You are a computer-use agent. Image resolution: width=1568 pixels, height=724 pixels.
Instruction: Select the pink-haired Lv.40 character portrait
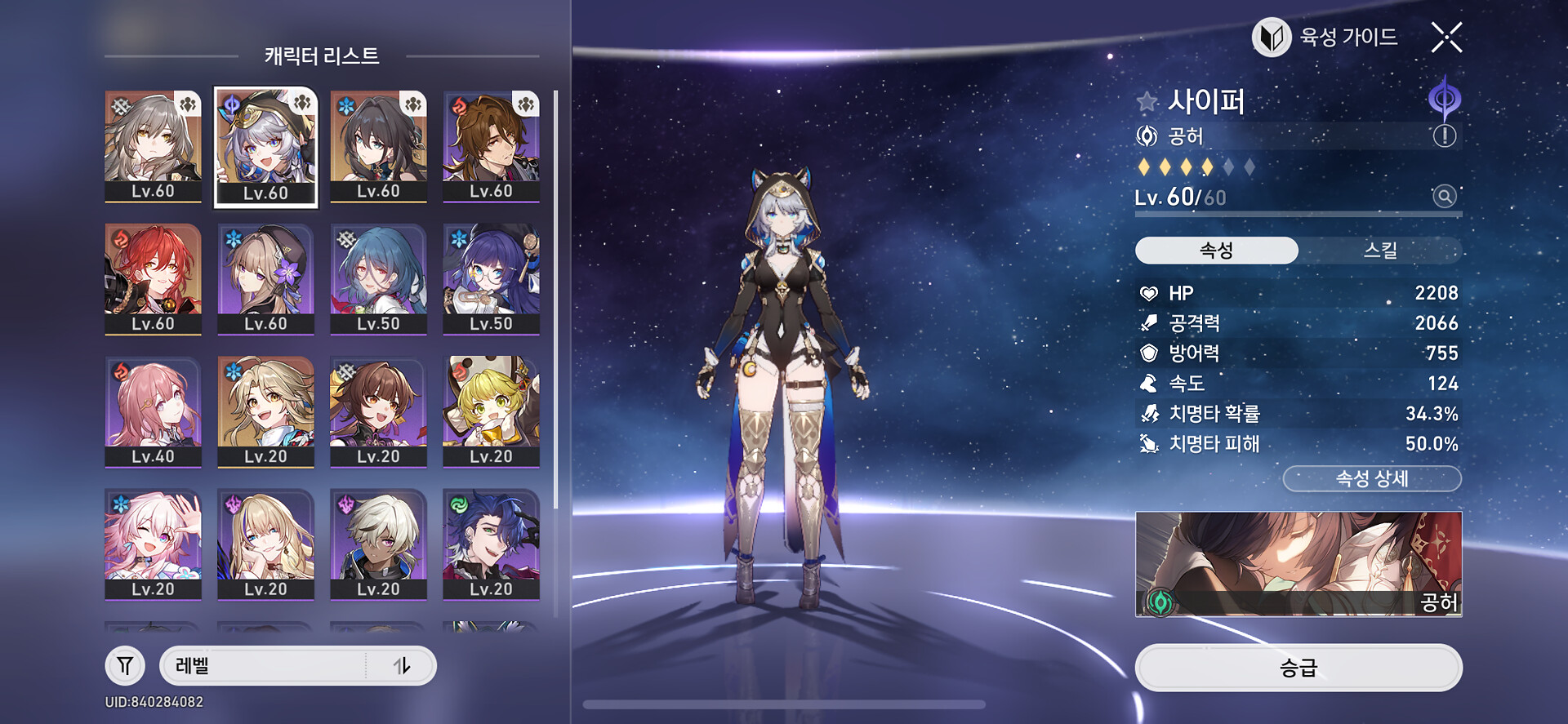[x=153, y=411]
